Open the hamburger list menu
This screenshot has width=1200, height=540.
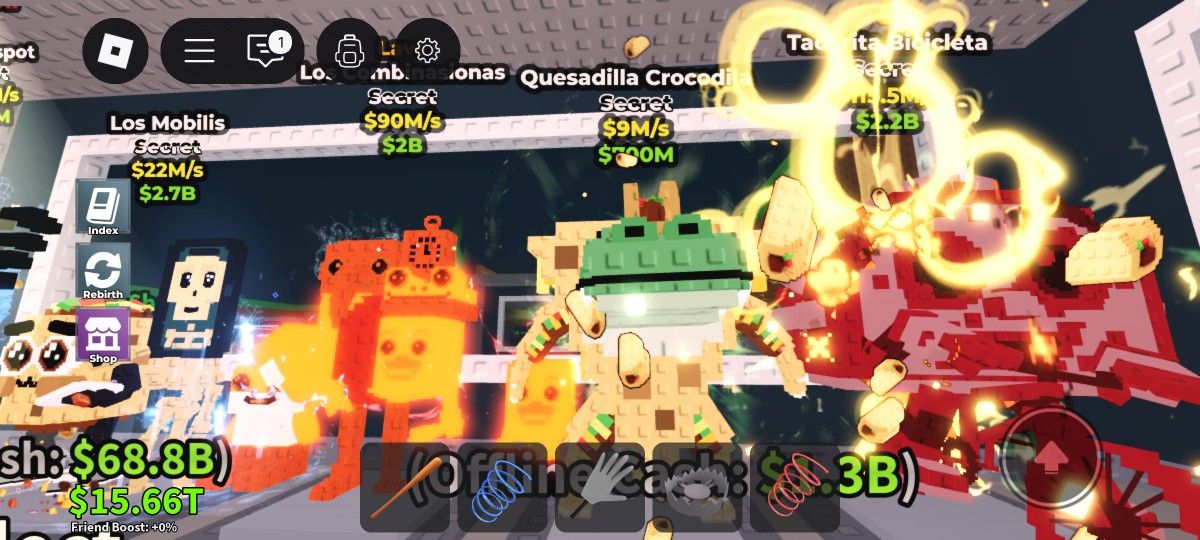[199, 50]
